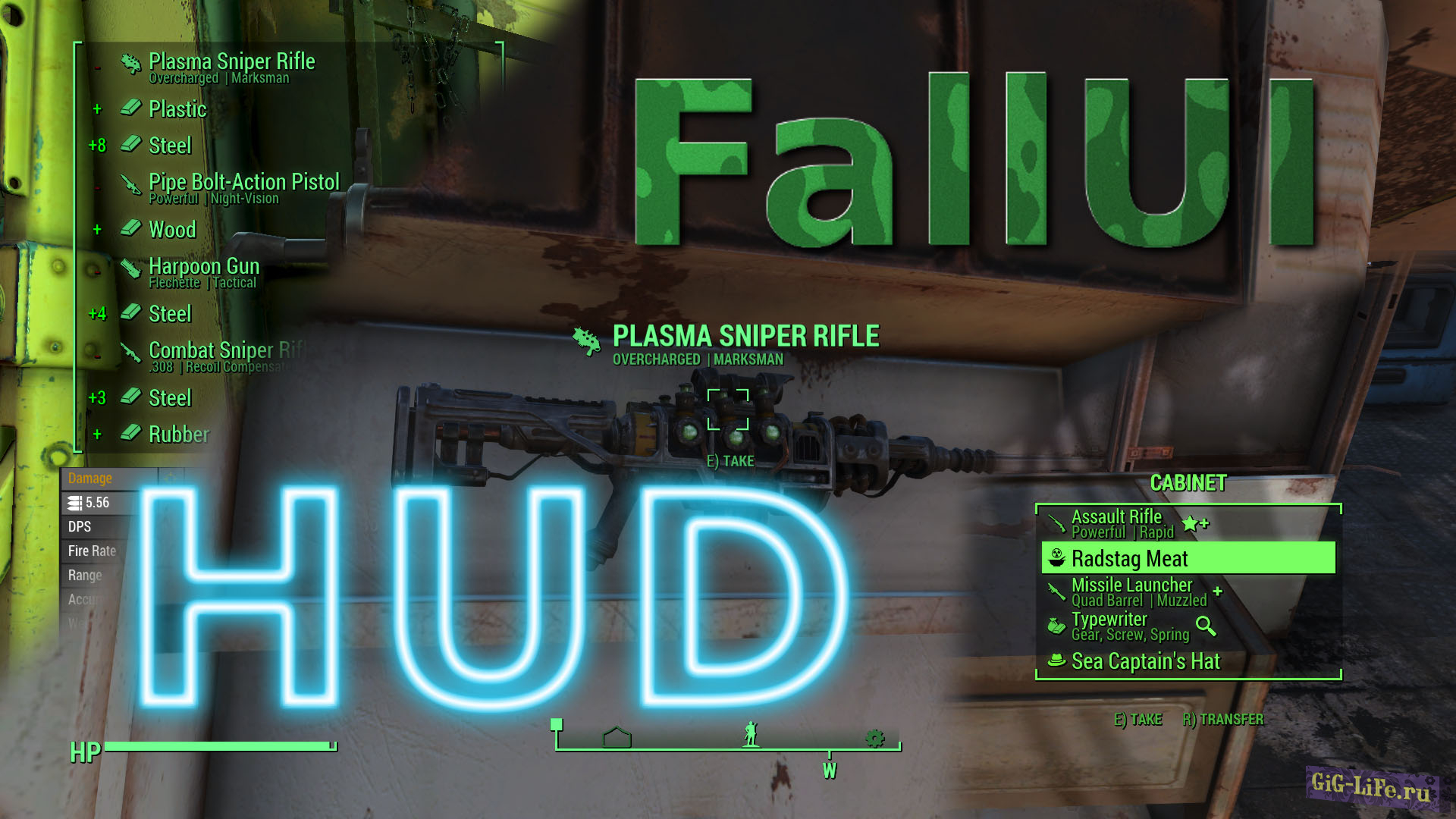Click the house icon on the bottom bar
This screenshot has height=819, width=1456.
[x=618, y=735]
